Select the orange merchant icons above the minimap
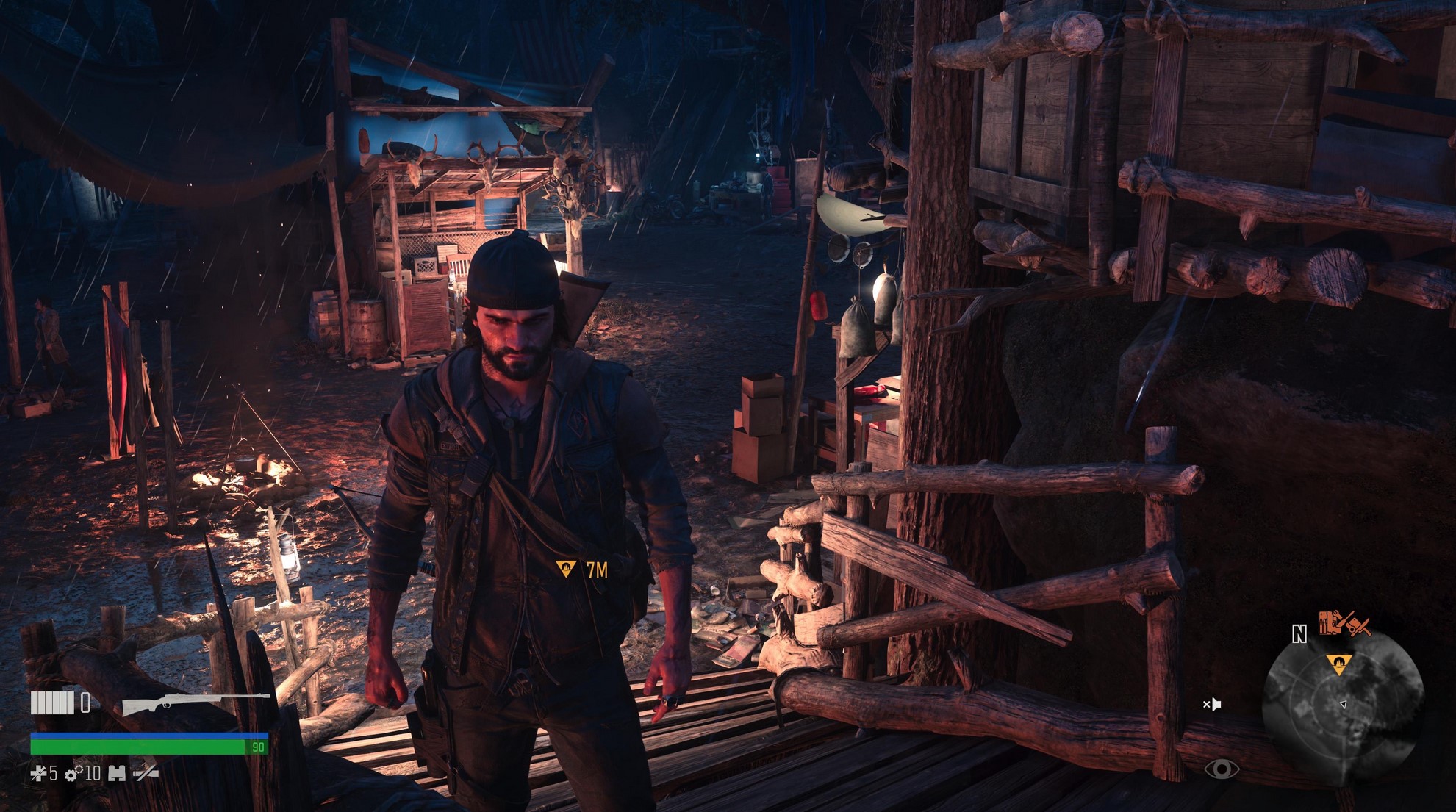This screenshot has height=812, width=1456. click(x=1344, y=624)
